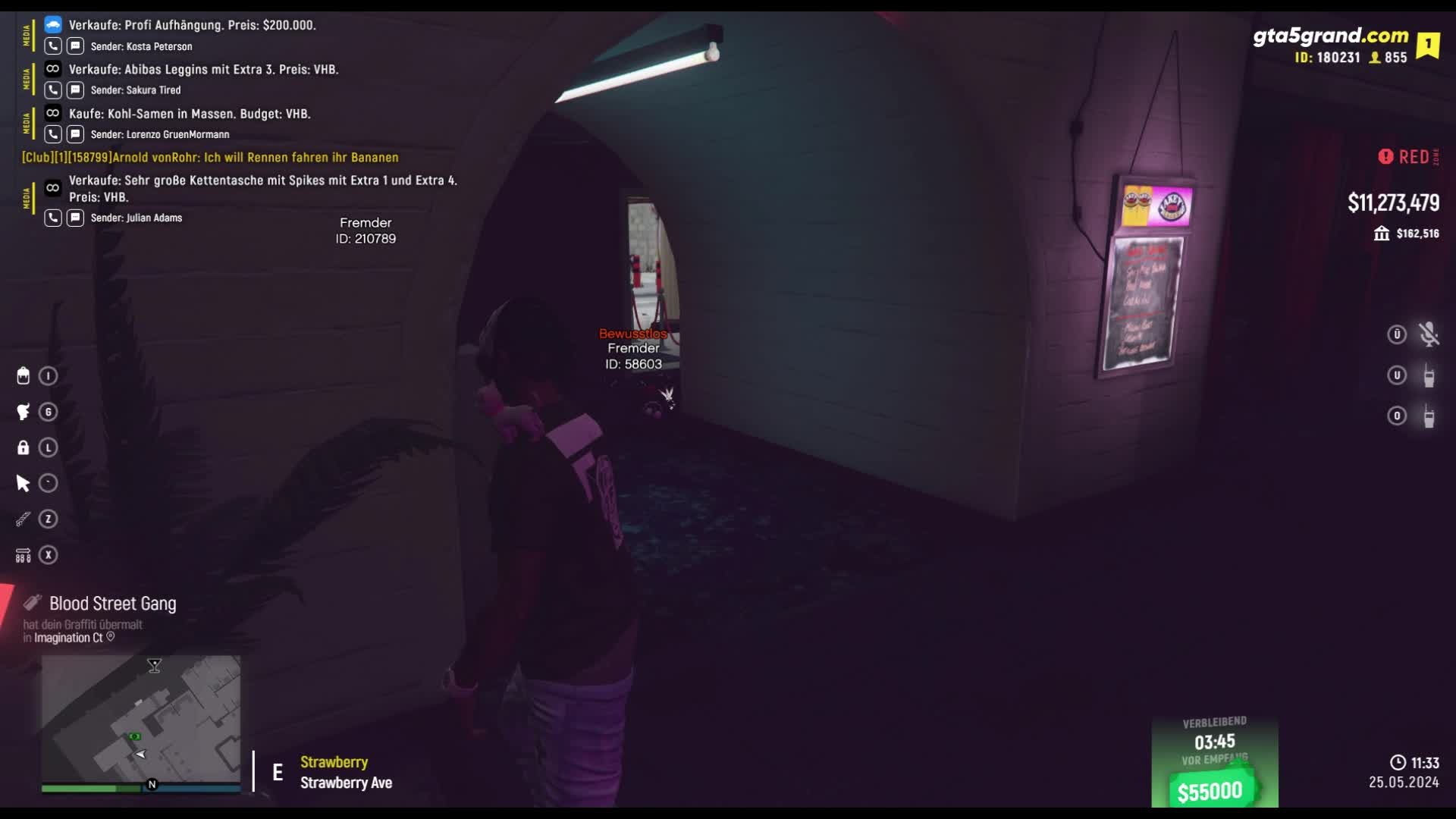Activate the mouse cursor mode icon

tap(24, 483)
